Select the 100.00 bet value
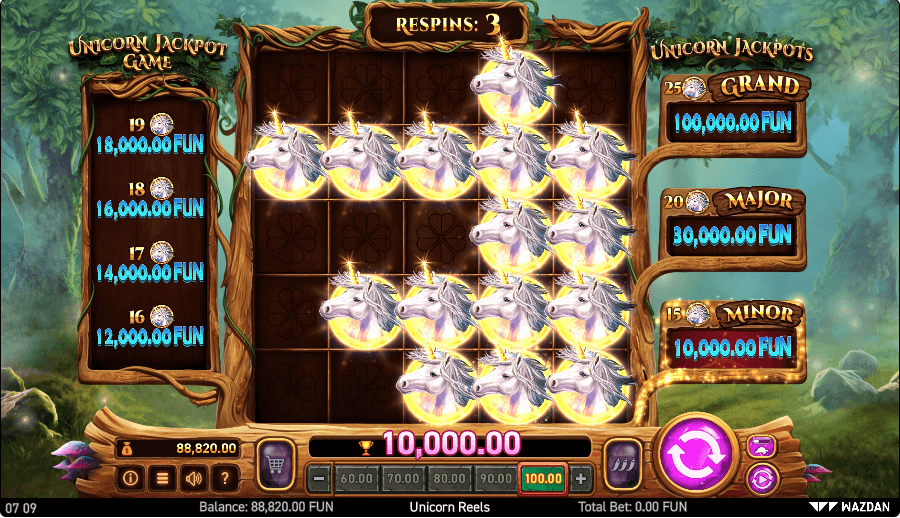The image size is (900, 518). (x=543, y=479)
